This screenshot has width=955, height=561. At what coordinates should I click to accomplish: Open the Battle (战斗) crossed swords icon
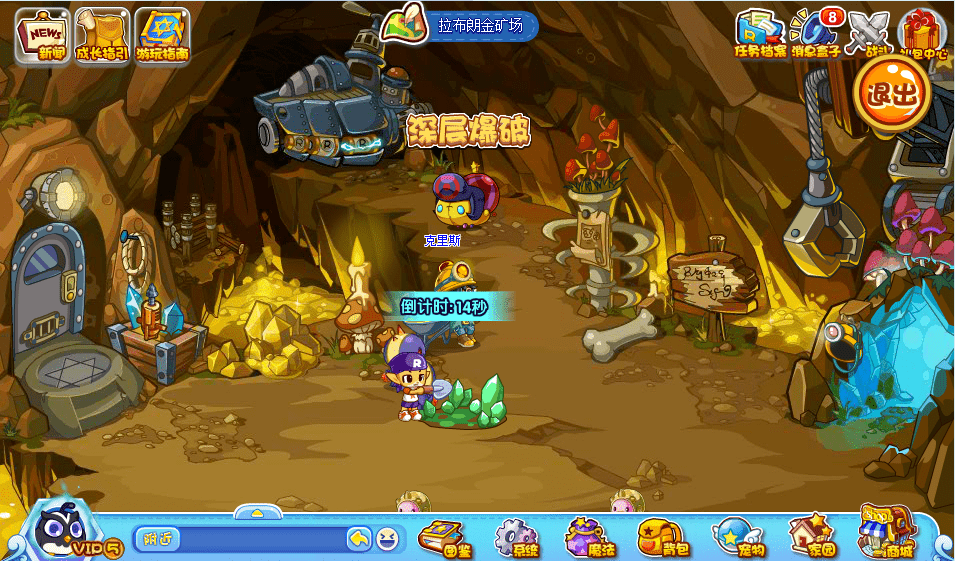(x=866, y=33)
